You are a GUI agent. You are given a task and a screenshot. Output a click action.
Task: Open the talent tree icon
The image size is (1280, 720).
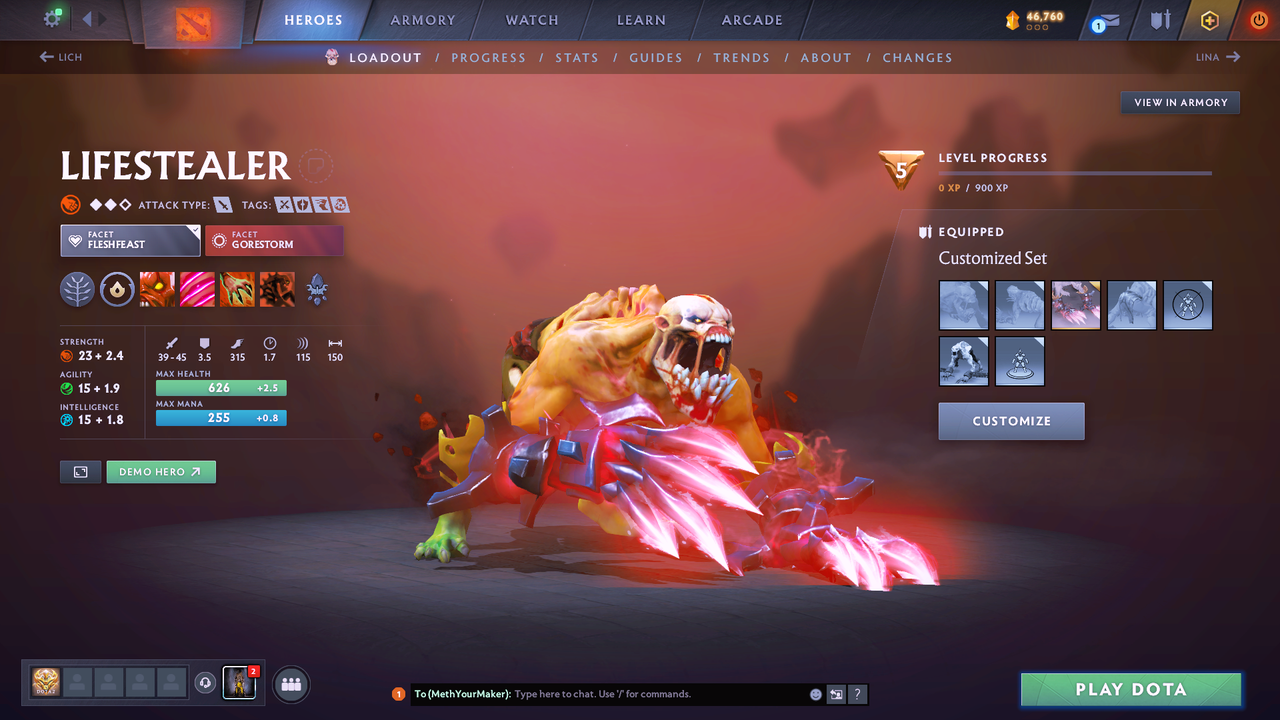tap(77, 289)
